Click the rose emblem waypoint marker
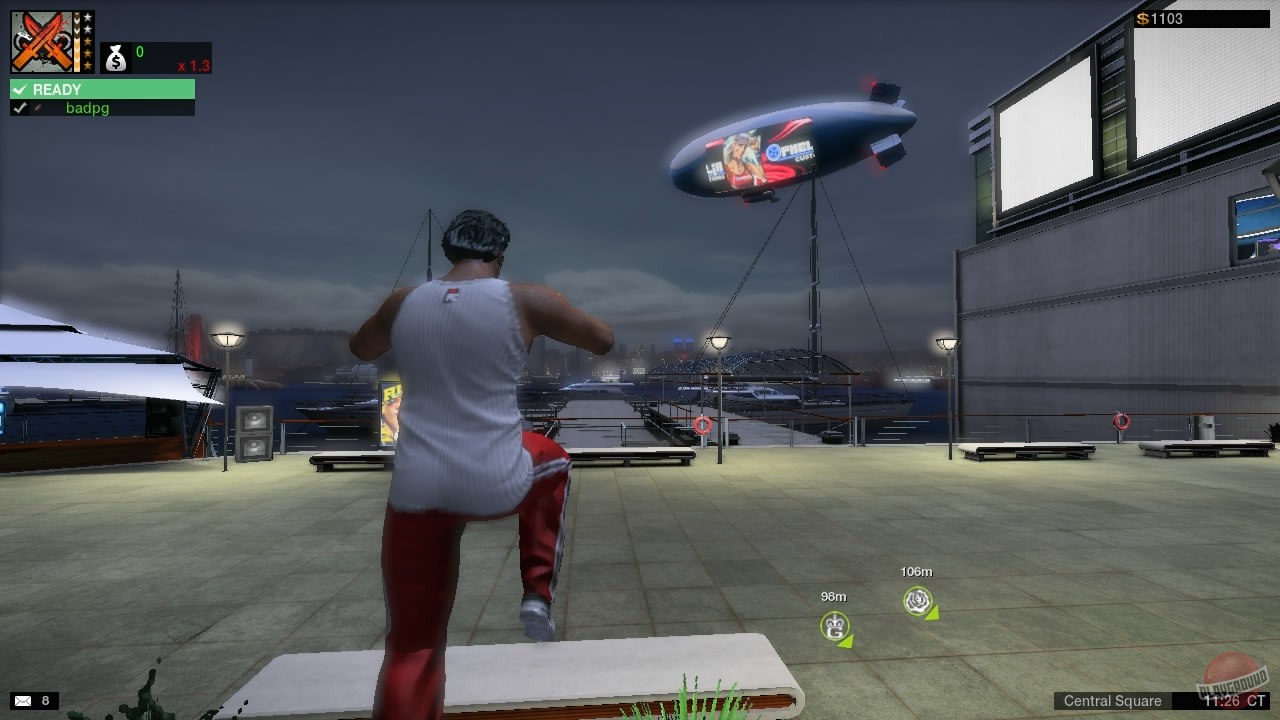 [x=916, y=602]
